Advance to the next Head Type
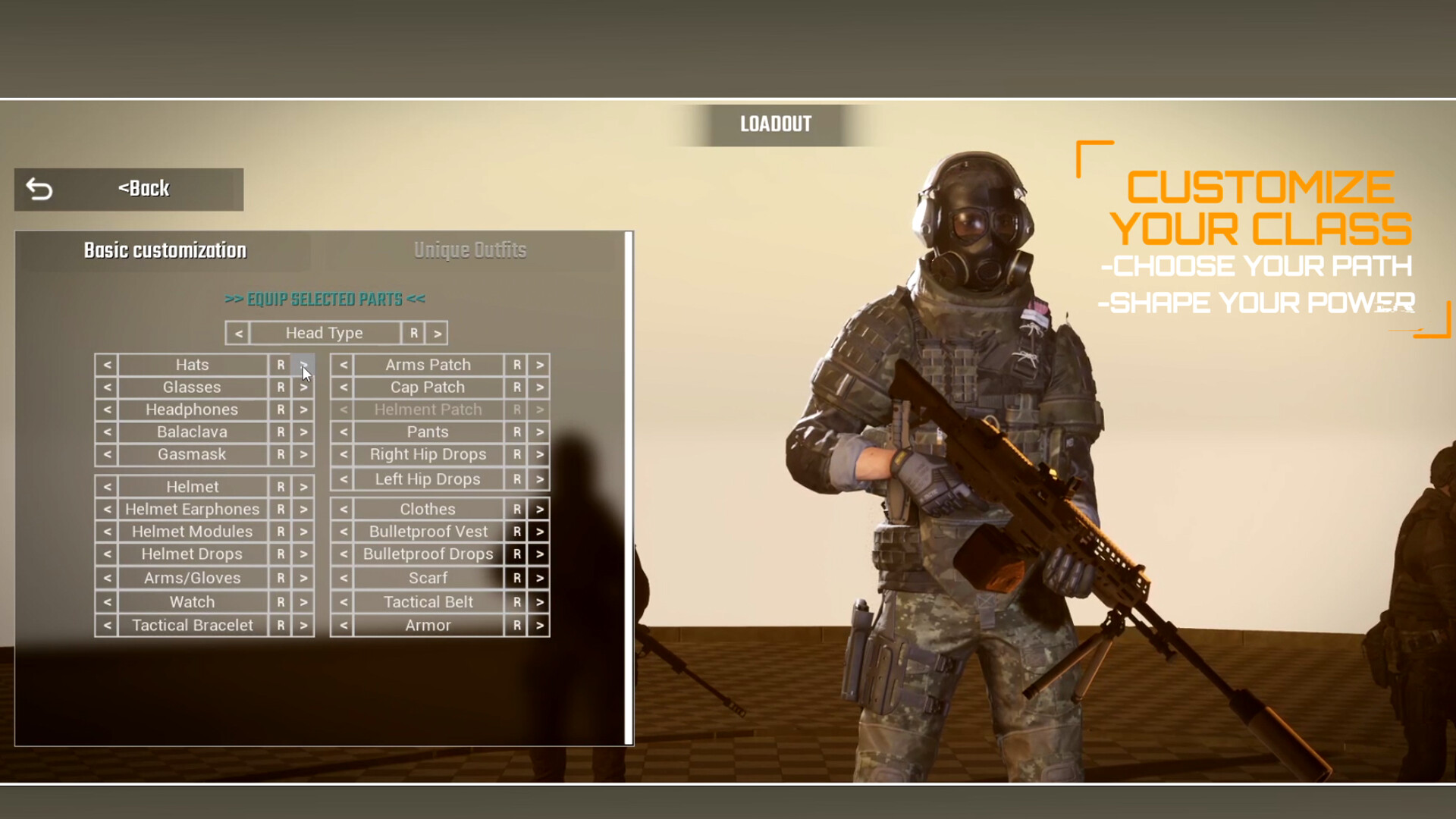This screenshot has height=819, width=1456. pos(438,333)
